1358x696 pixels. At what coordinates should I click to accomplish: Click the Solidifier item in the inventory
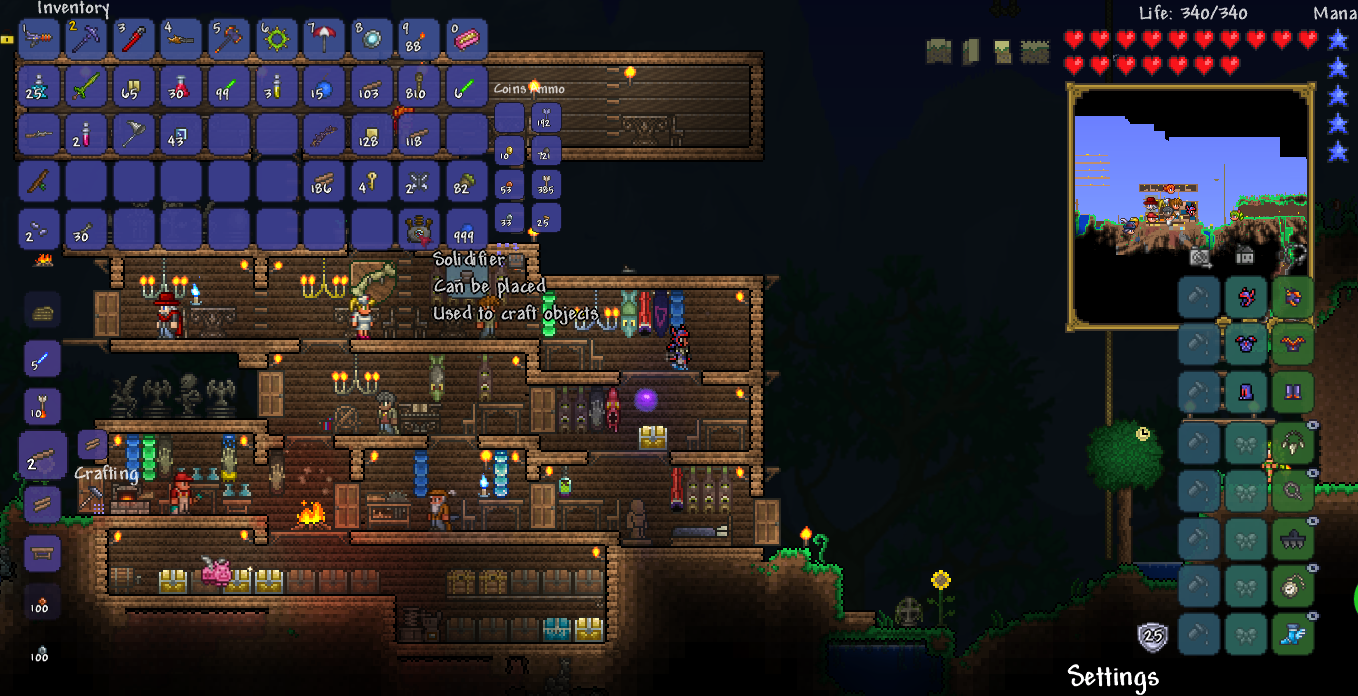click(x=419, y=230)
